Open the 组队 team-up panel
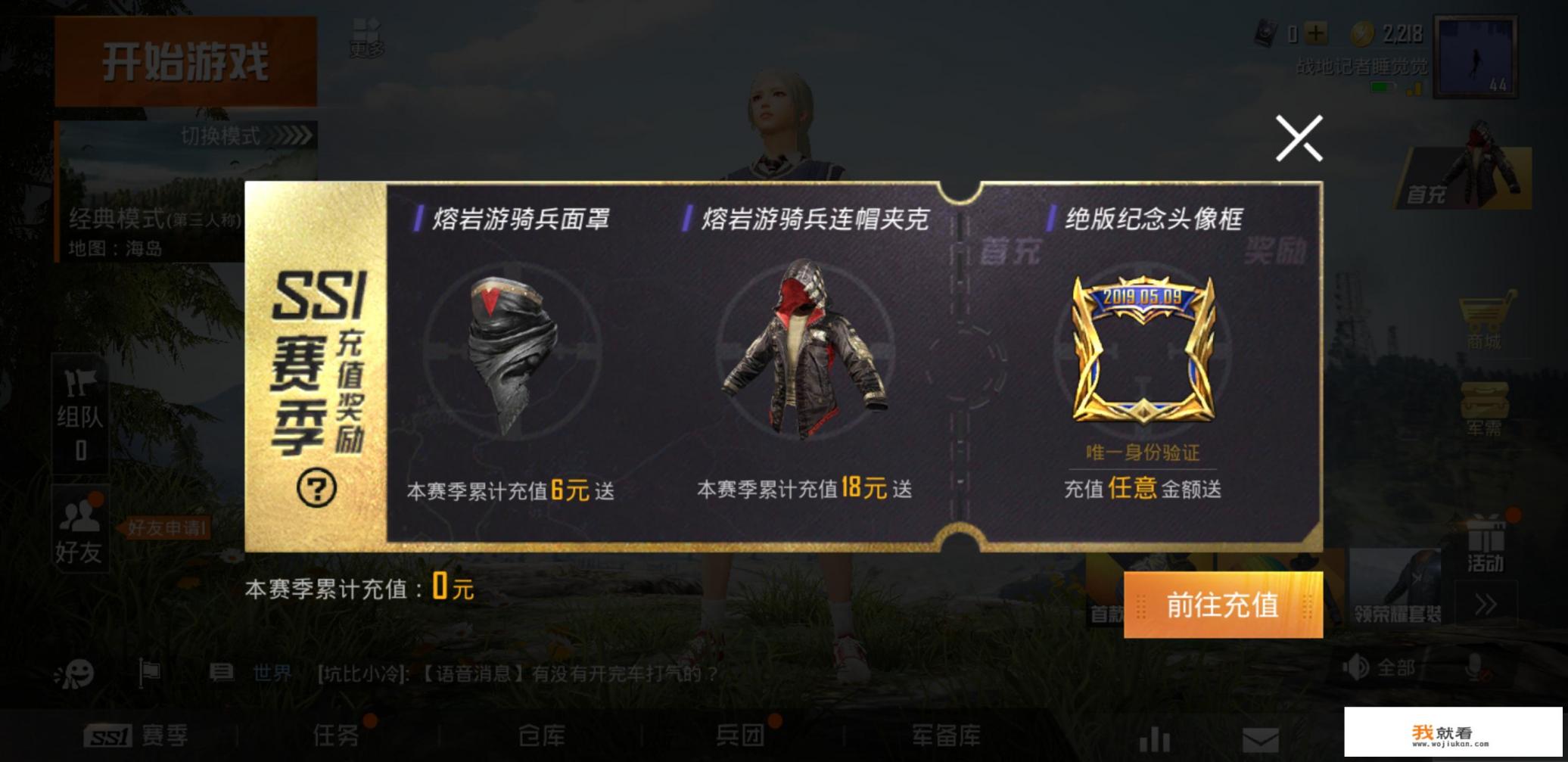1568x762 pixels. pyautogui.click(x=78, y=414)
